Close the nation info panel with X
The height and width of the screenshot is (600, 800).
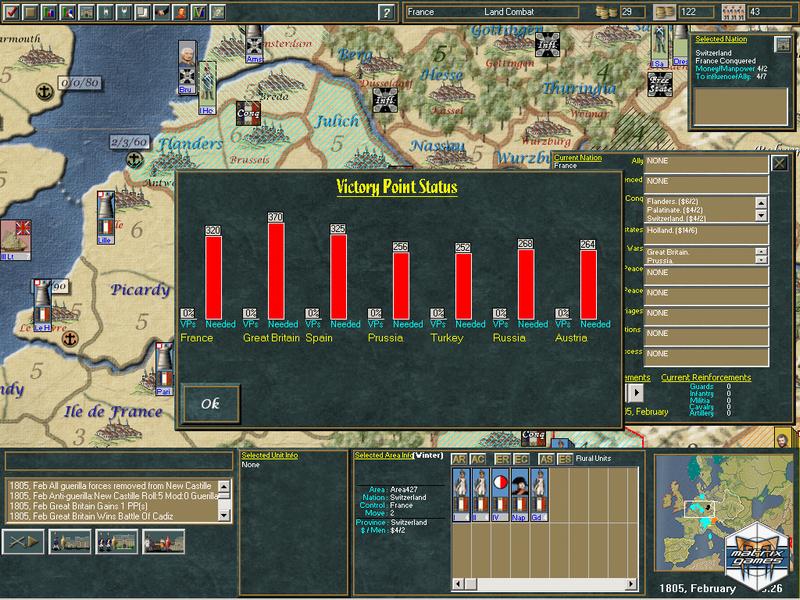[780, 163]
